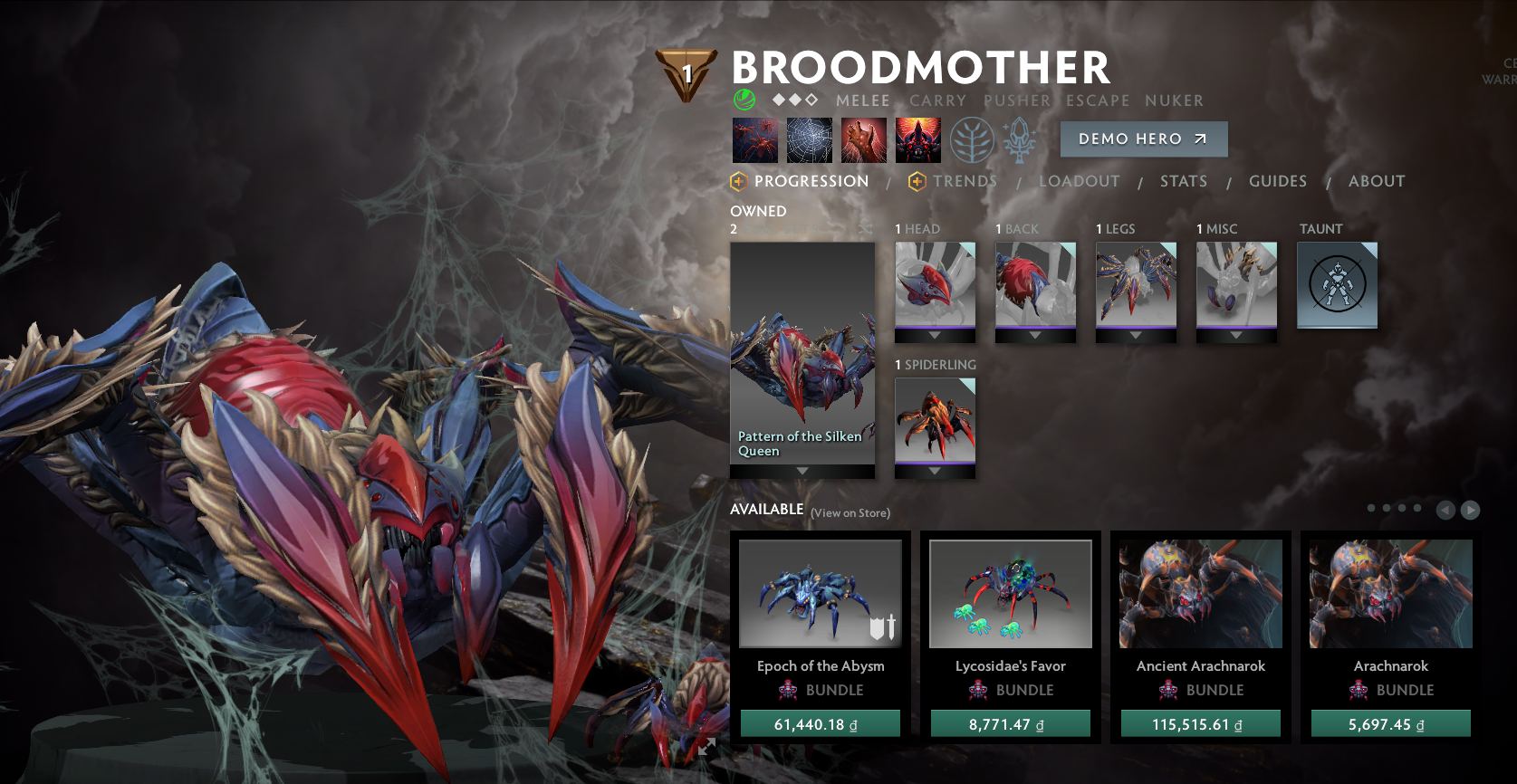Click the green win-rate indicator icon
The height and width of the screenshot is (784, 1517).
[x=743, y=100]
